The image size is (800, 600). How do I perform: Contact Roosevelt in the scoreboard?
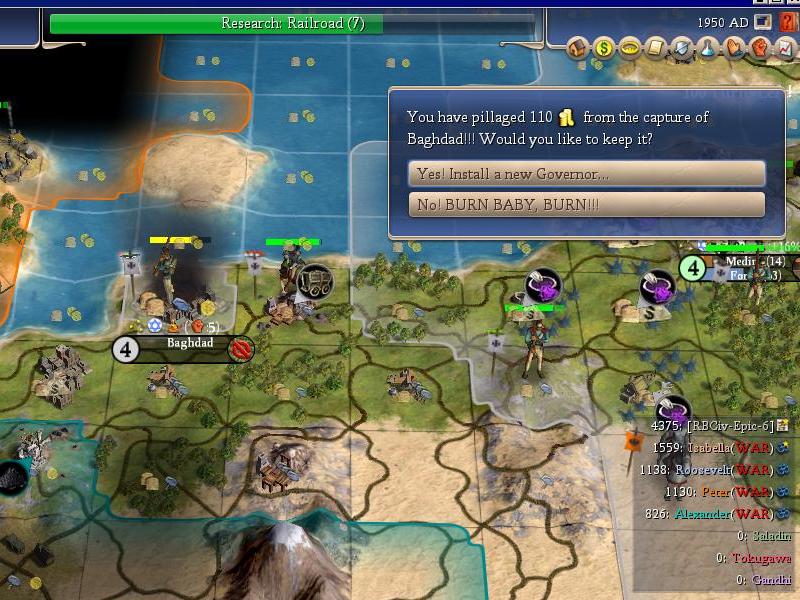[709, 469]
